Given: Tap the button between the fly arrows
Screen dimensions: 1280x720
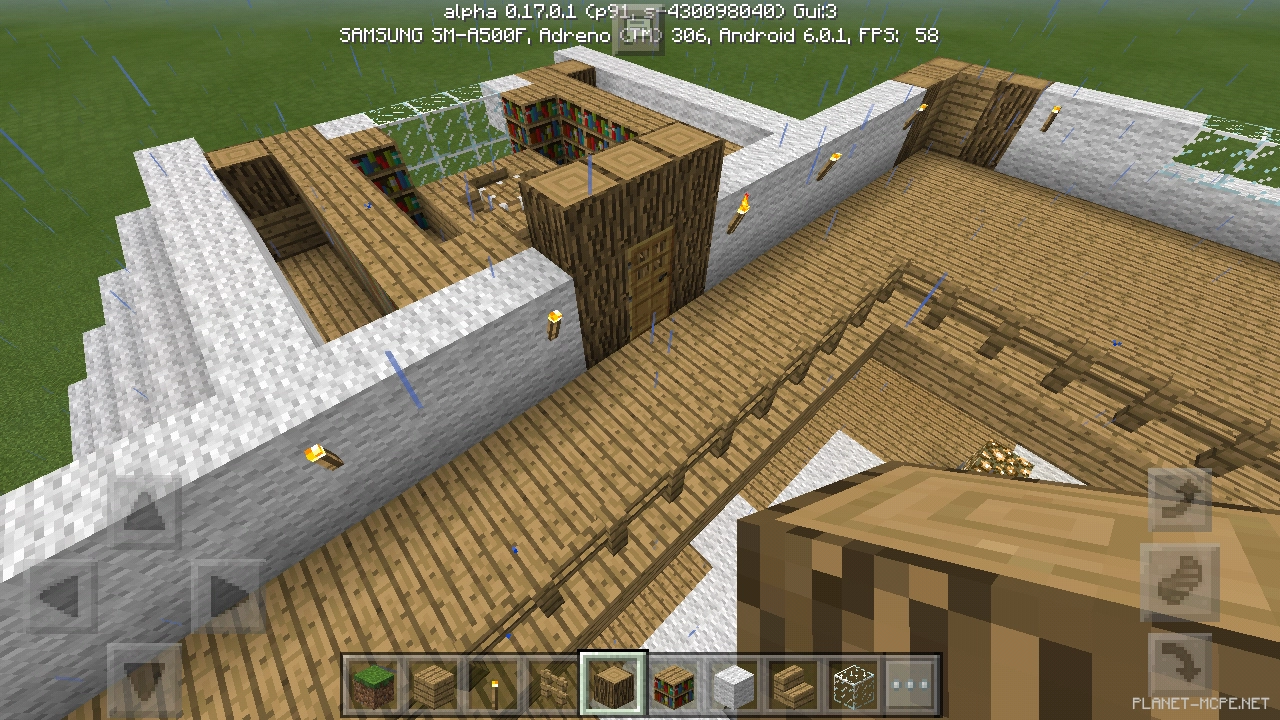Looking at the screenshot, I should click(x=1179, y=582).
